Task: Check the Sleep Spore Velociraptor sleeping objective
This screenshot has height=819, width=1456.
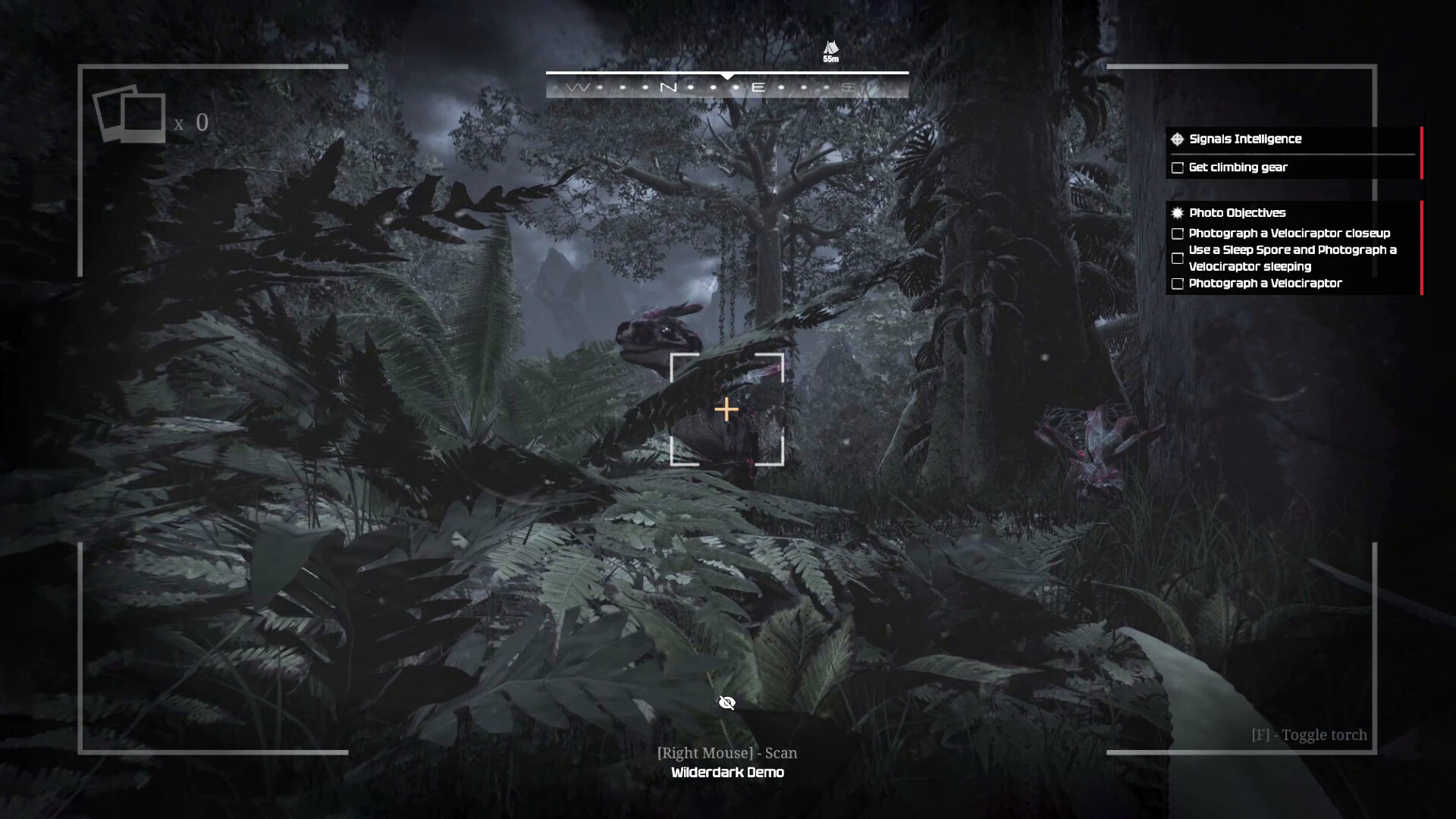Action: (x=1178, y=259)
